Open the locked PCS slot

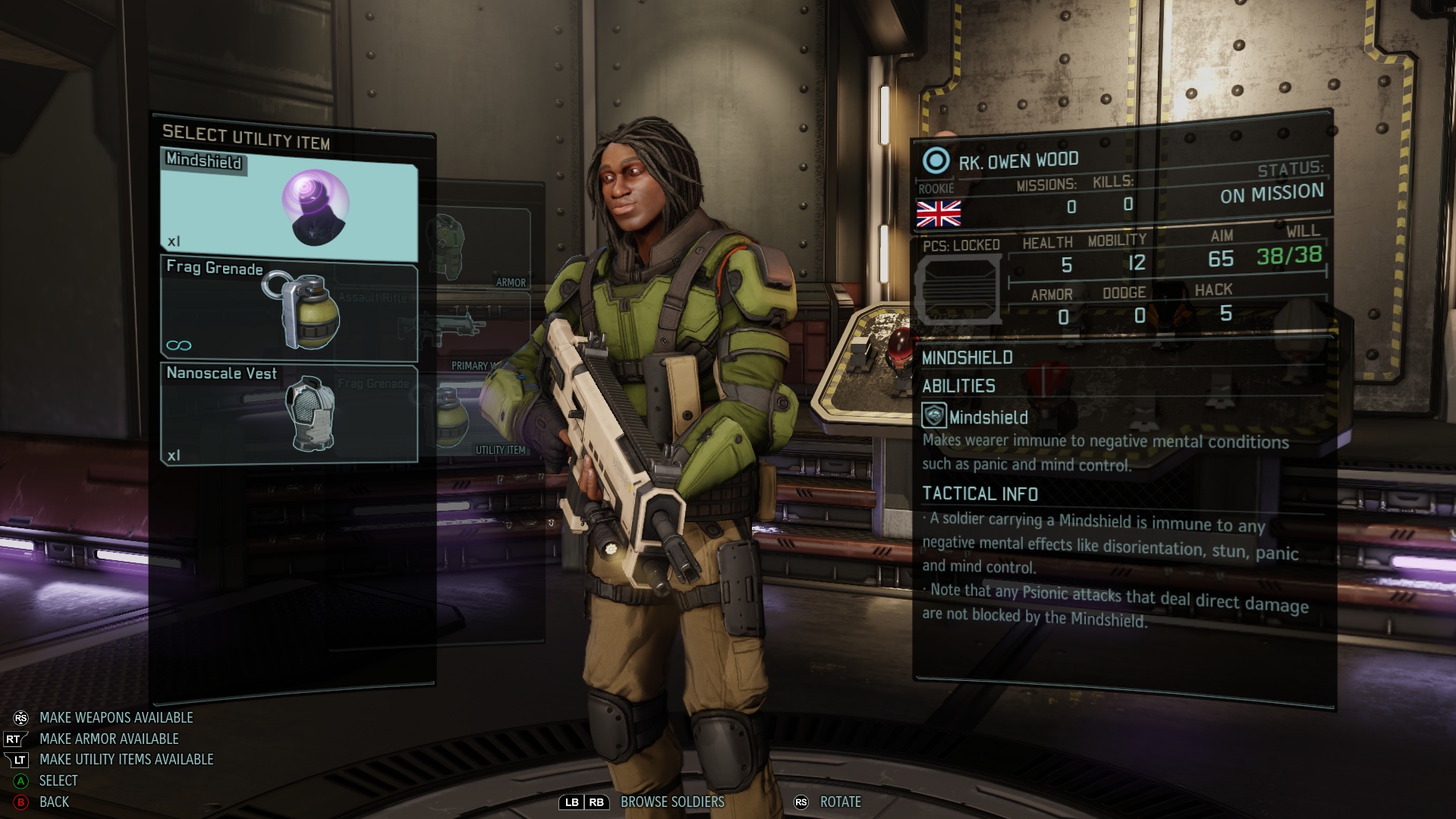(959, 288)
